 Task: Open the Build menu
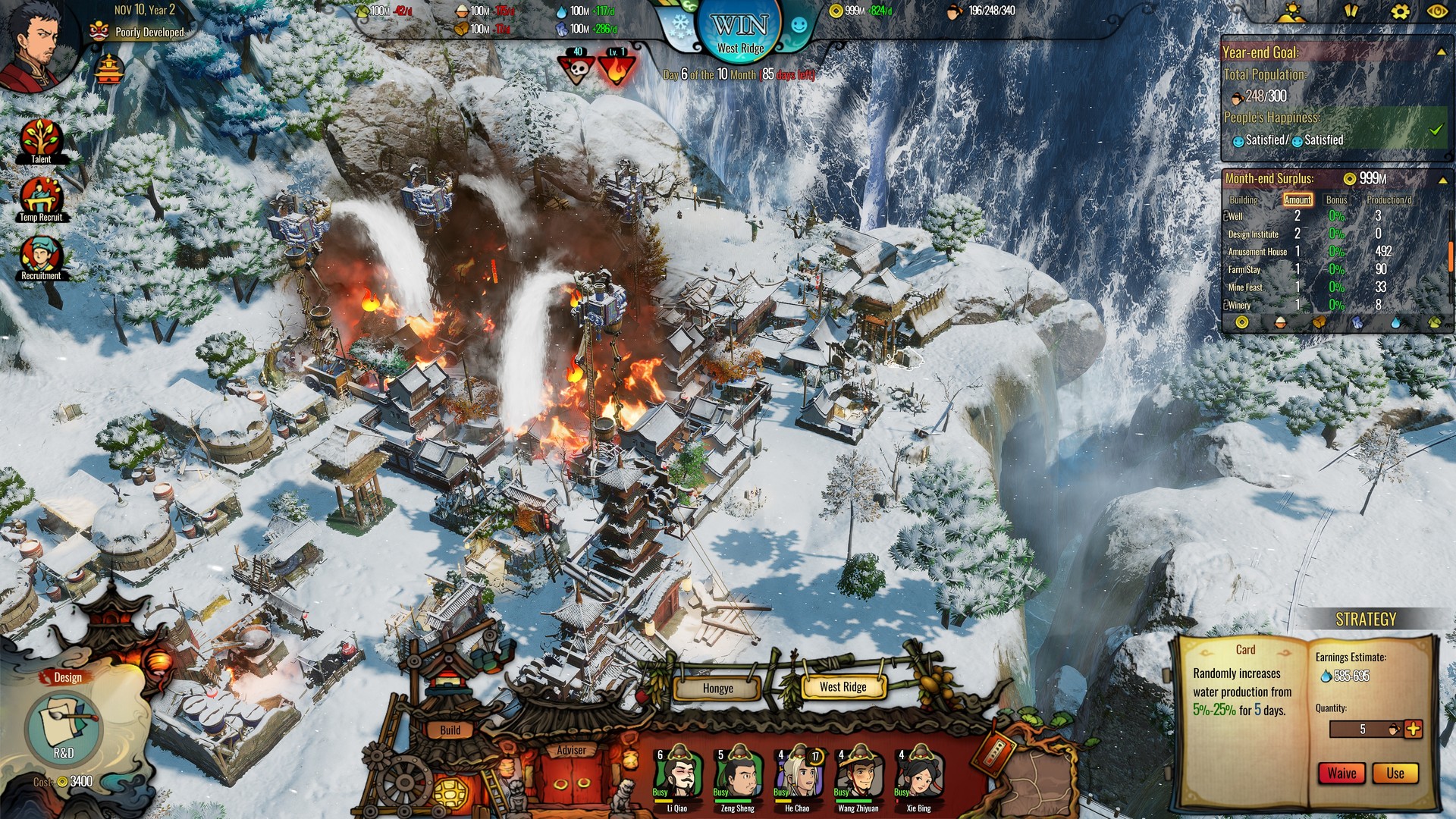tap(450, 730)
